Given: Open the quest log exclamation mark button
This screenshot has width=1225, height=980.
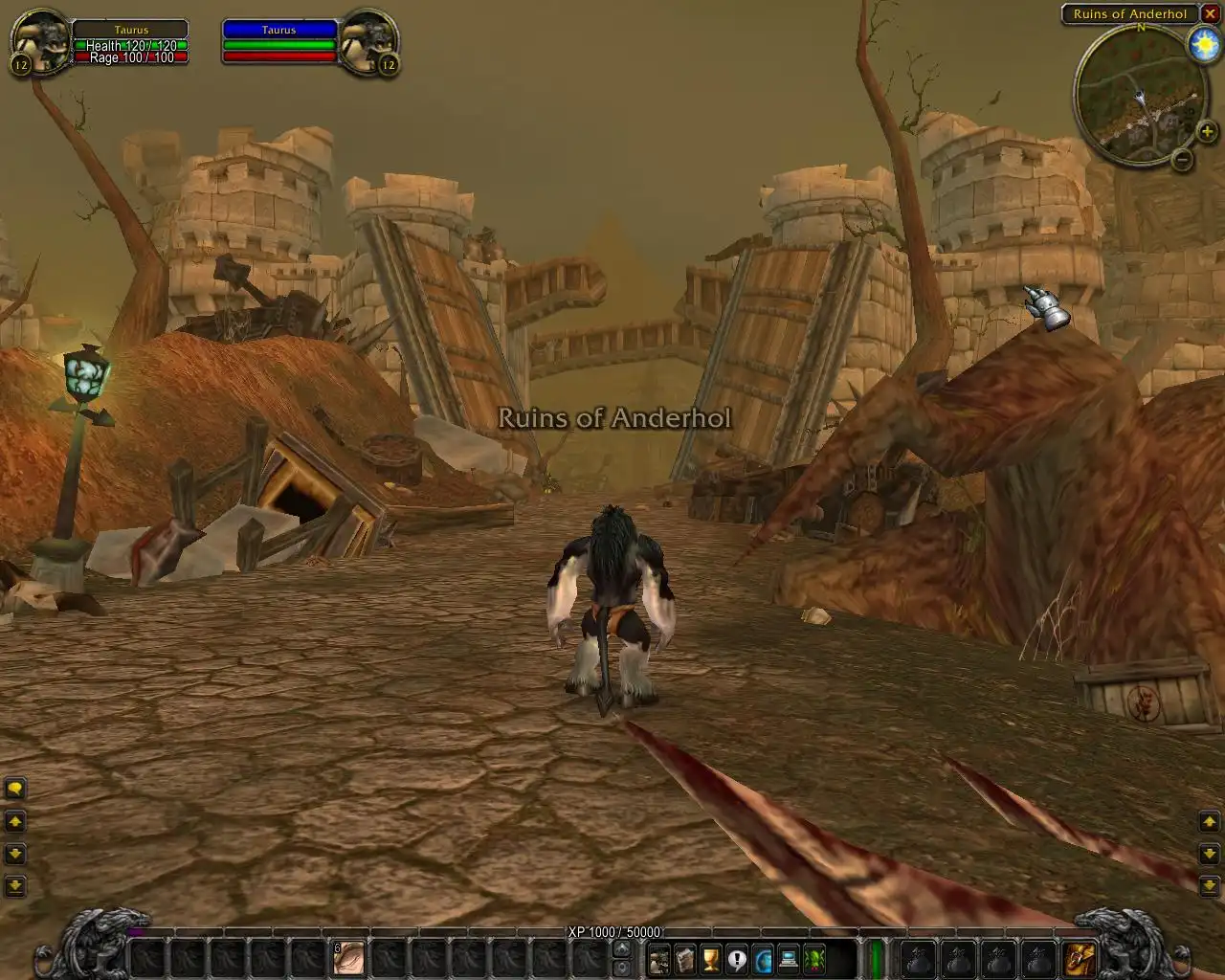Looking at the screenshot, I should pyautogui.click(x=736, y=958).
